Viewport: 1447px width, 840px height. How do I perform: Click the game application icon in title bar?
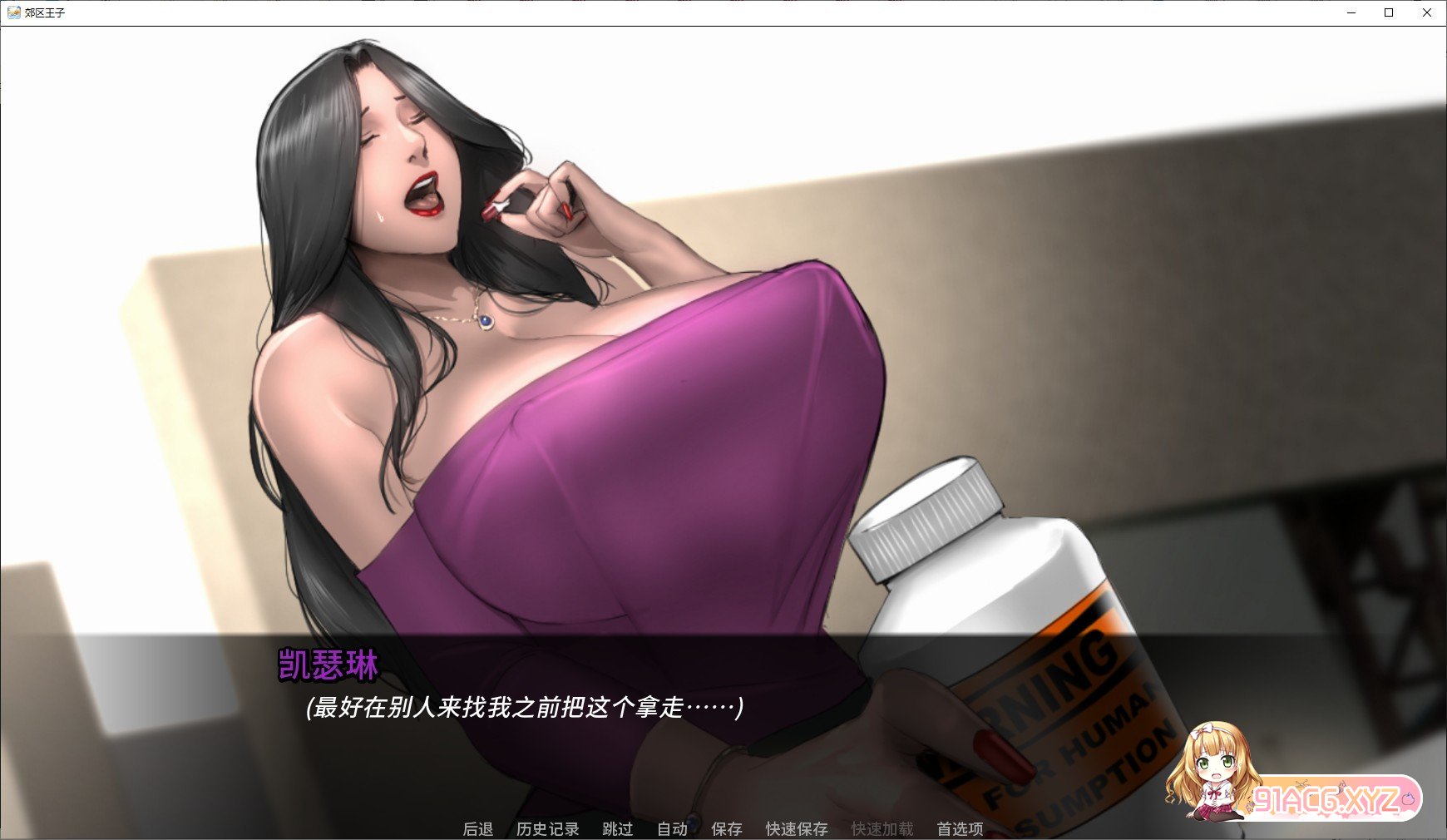[12, 12]
